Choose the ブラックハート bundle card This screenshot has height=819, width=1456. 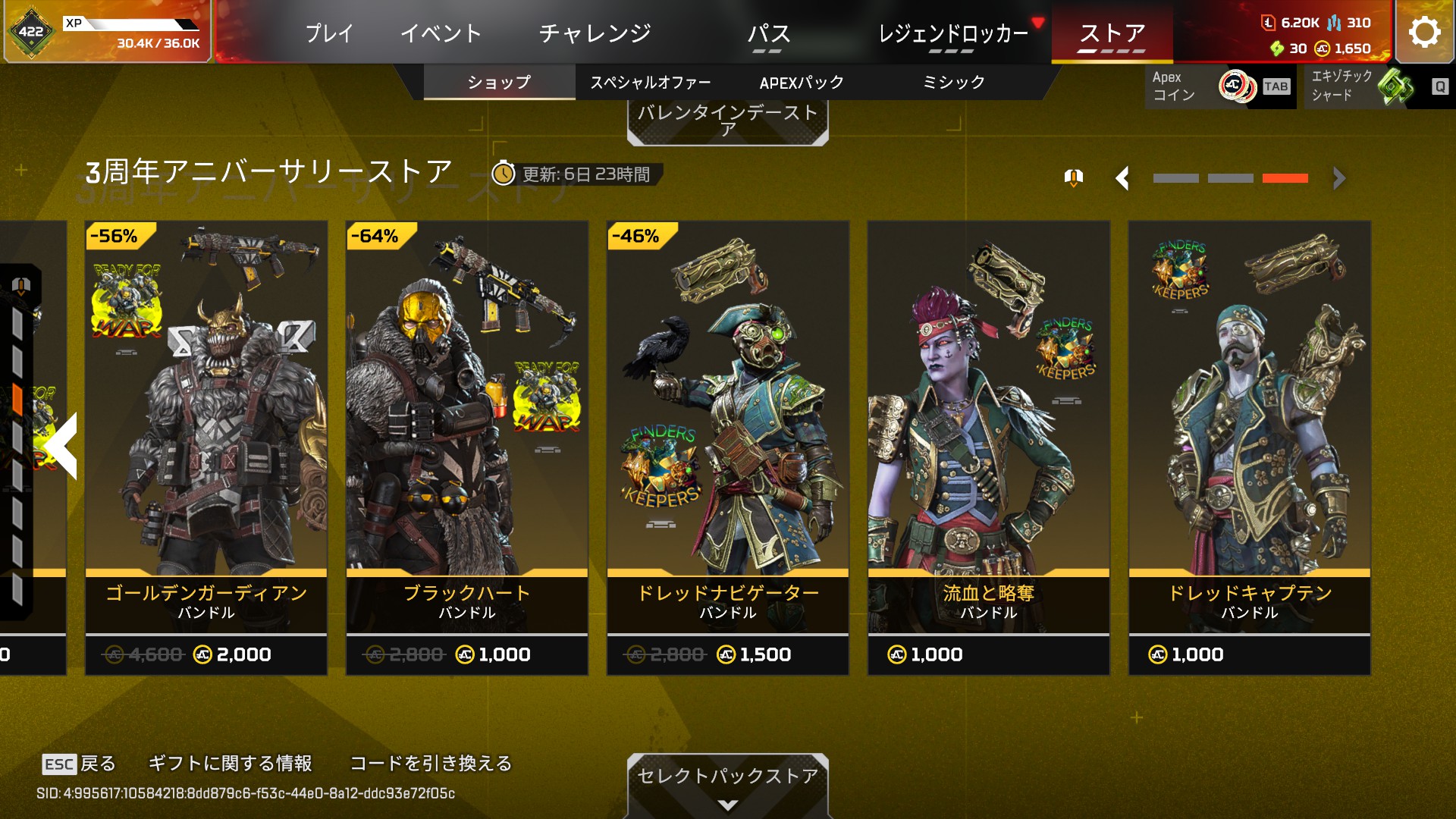(x=467, y=447)
